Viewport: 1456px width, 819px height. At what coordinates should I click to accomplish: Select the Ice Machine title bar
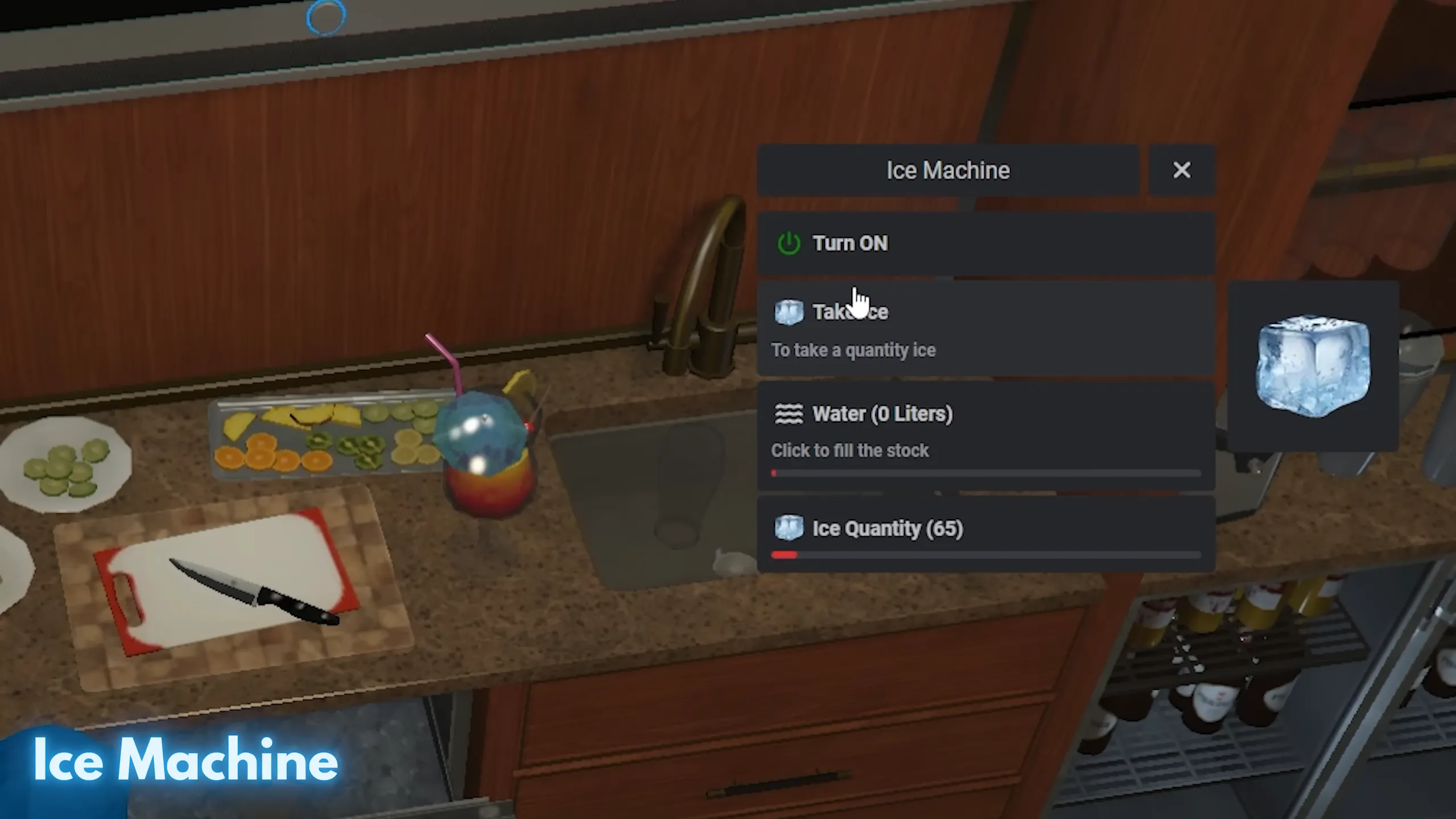[948, 170]
